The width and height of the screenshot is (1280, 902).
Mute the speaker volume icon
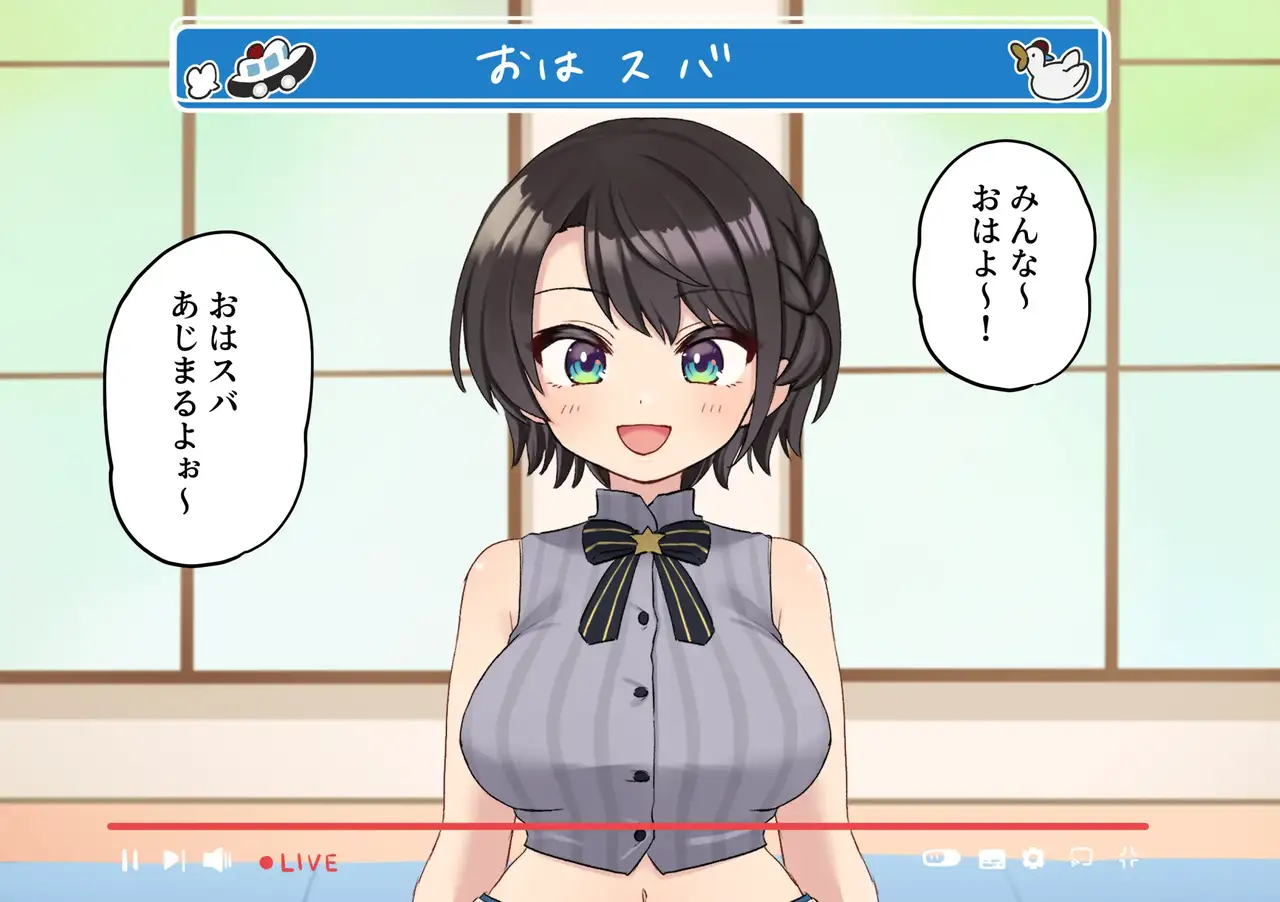217,860
